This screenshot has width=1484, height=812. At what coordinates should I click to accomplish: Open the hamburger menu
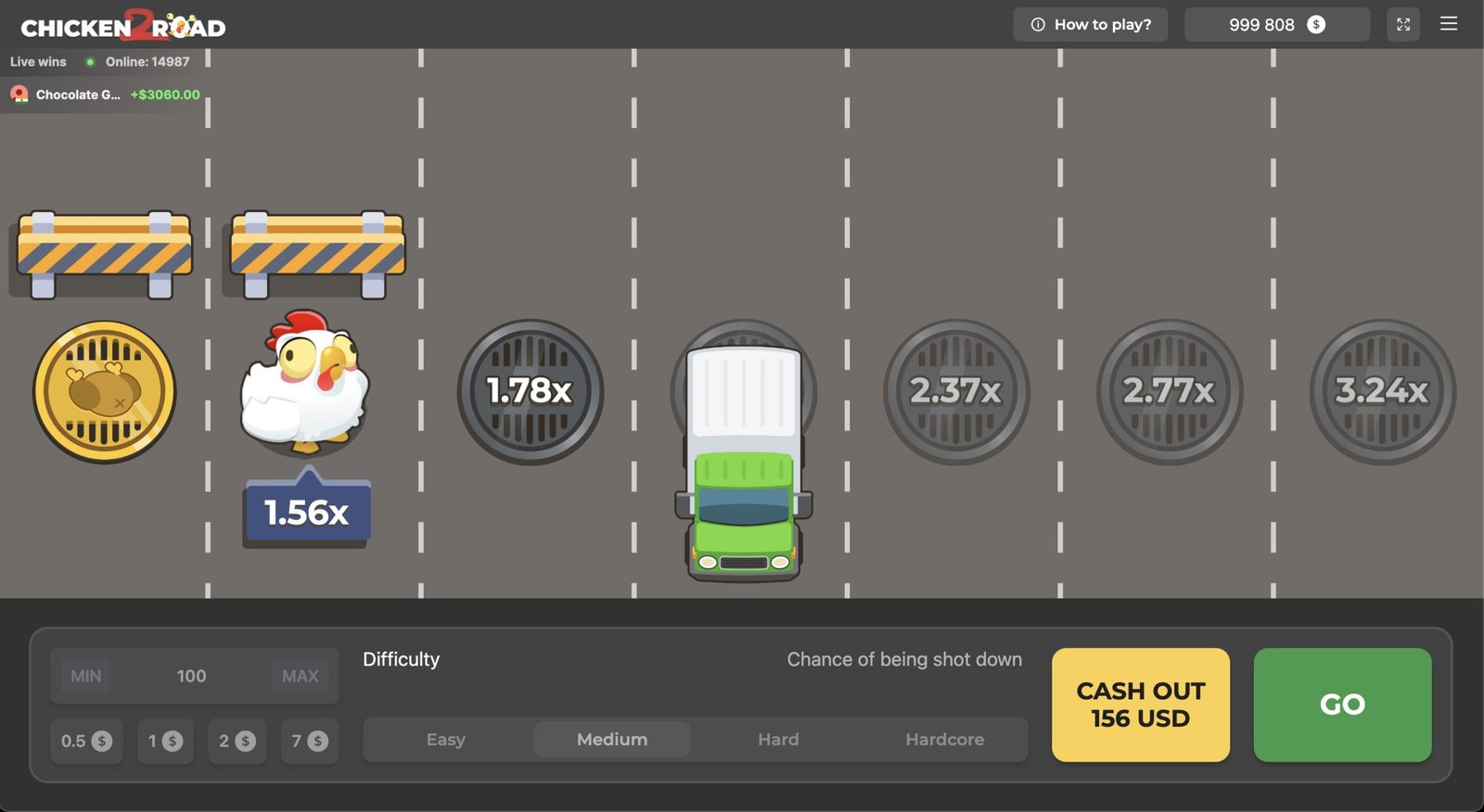coord(1448,24)
